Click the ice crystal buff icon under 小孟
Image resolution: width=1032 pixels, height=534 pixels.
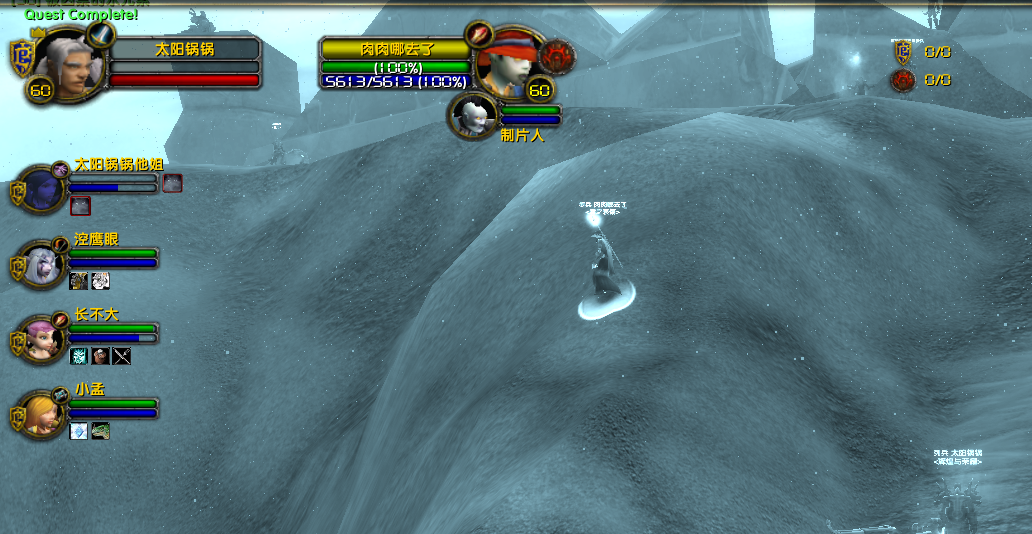coord(79,431)
